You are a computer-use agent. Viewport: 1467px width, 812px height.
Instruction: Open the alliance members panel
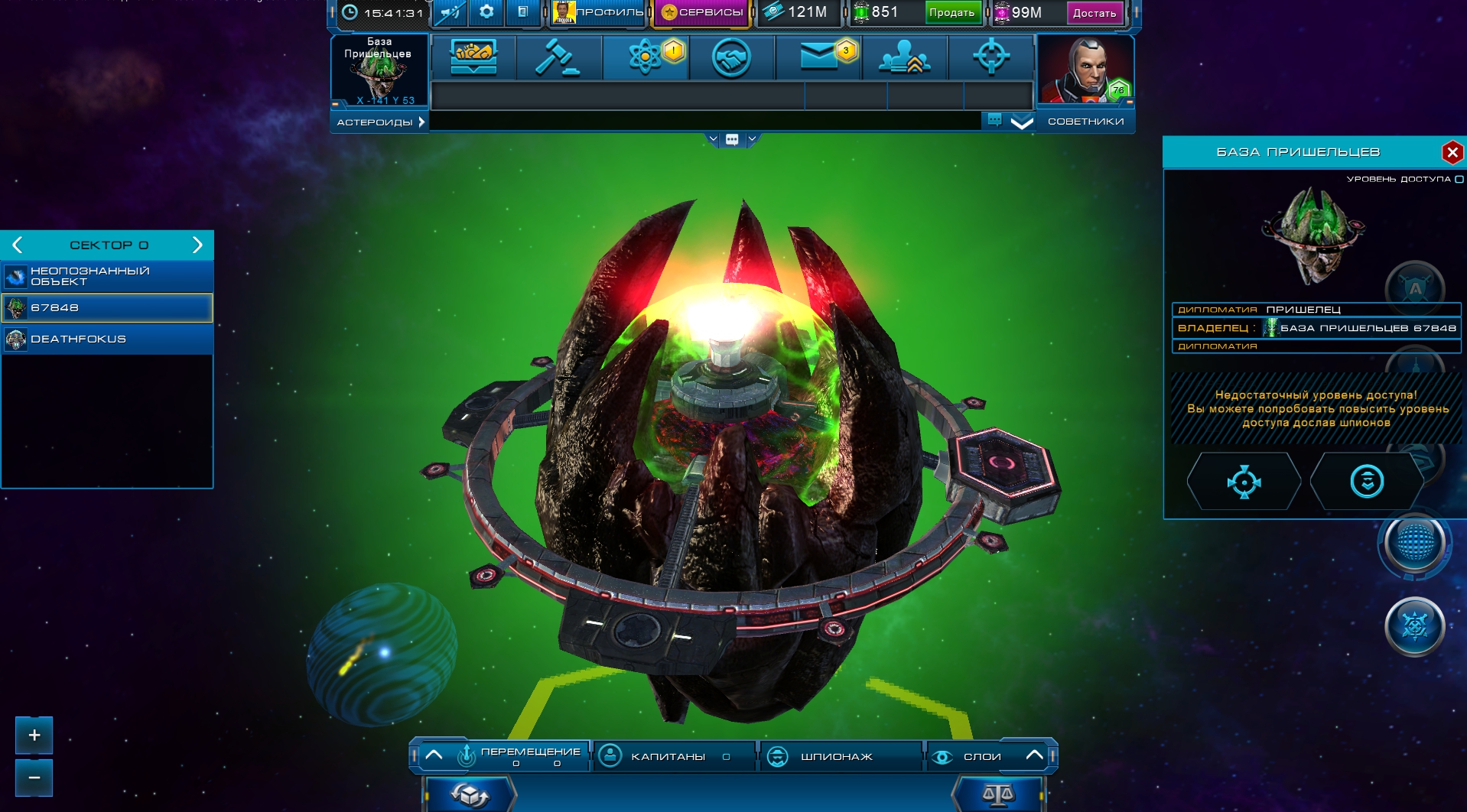[x=906, y=57]
